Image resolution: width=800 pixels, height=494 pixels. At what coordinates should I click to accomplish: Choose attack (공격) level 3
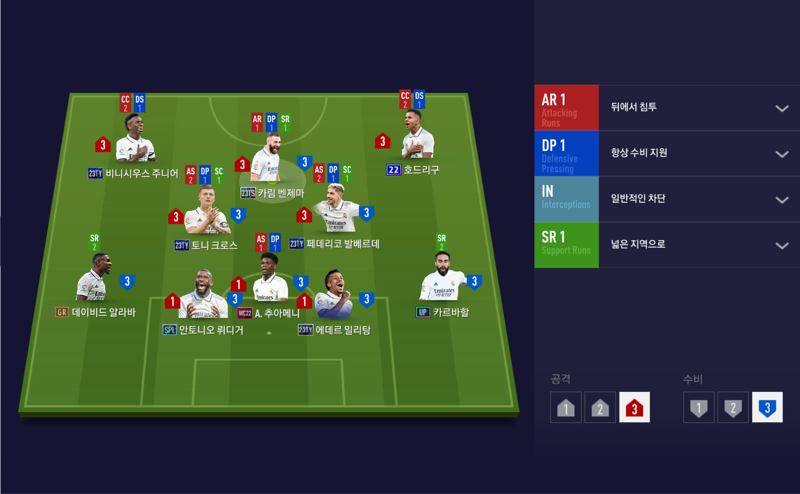click(x=634, y=407)
